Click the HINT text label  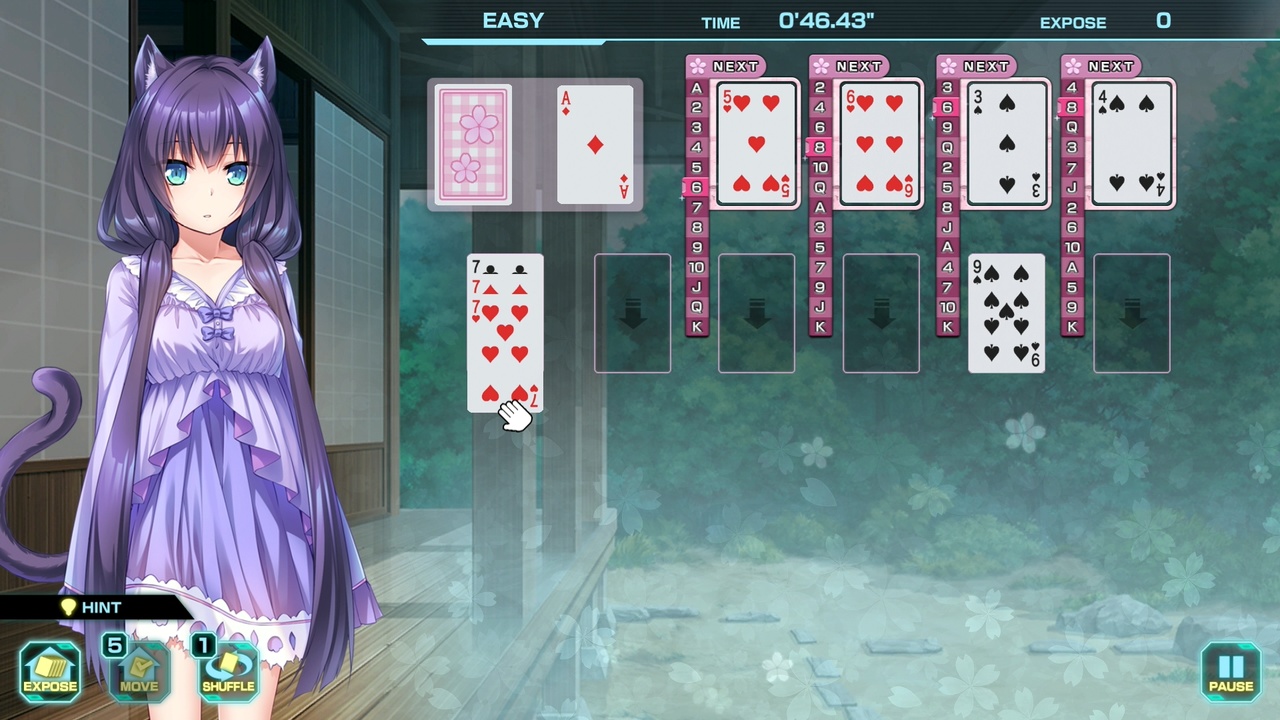click(x=103, y=607)
